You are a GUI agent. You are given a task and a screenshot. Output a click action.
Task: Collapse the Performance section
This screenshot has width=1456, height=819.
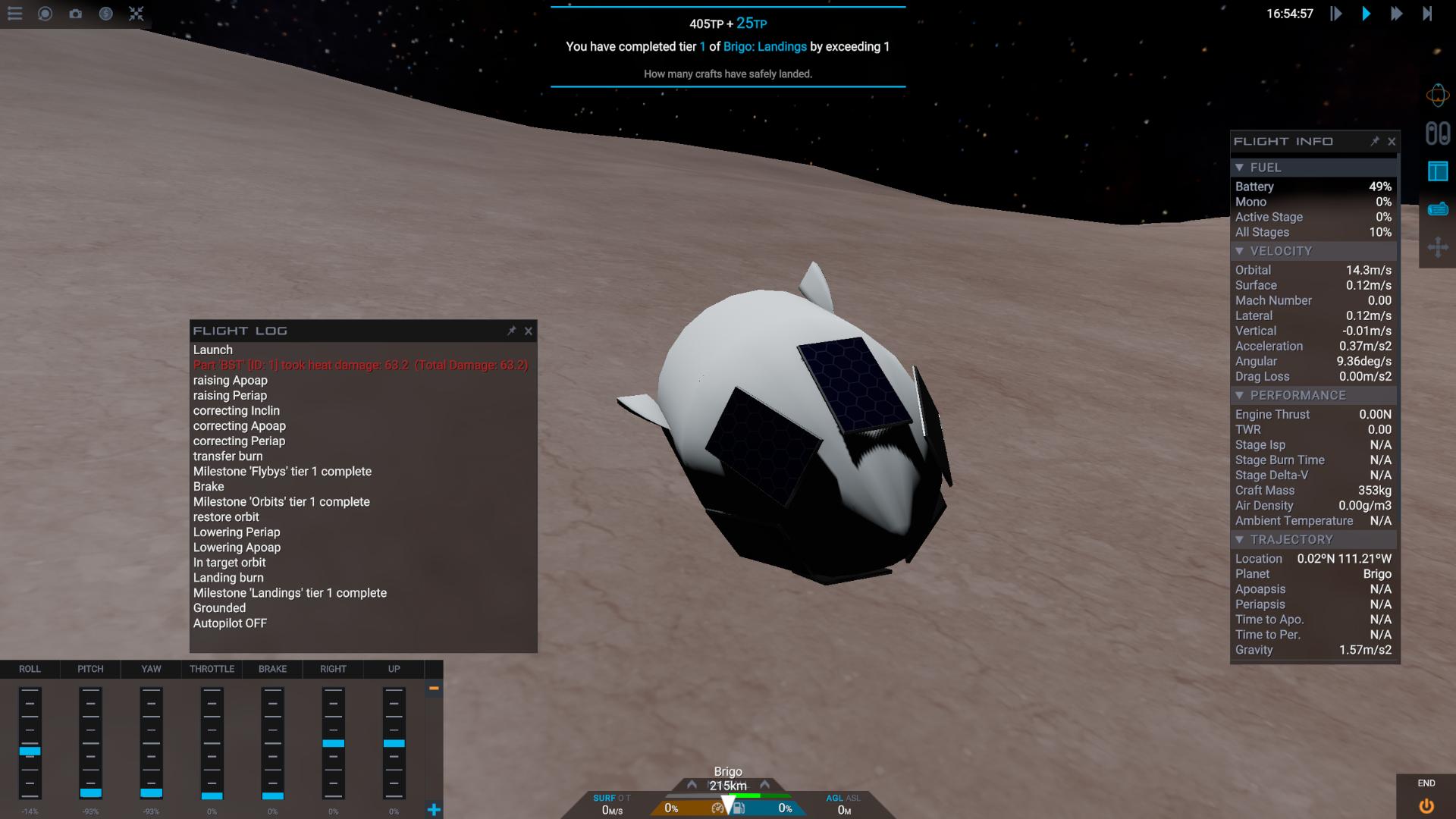(x=1239, y=395)
